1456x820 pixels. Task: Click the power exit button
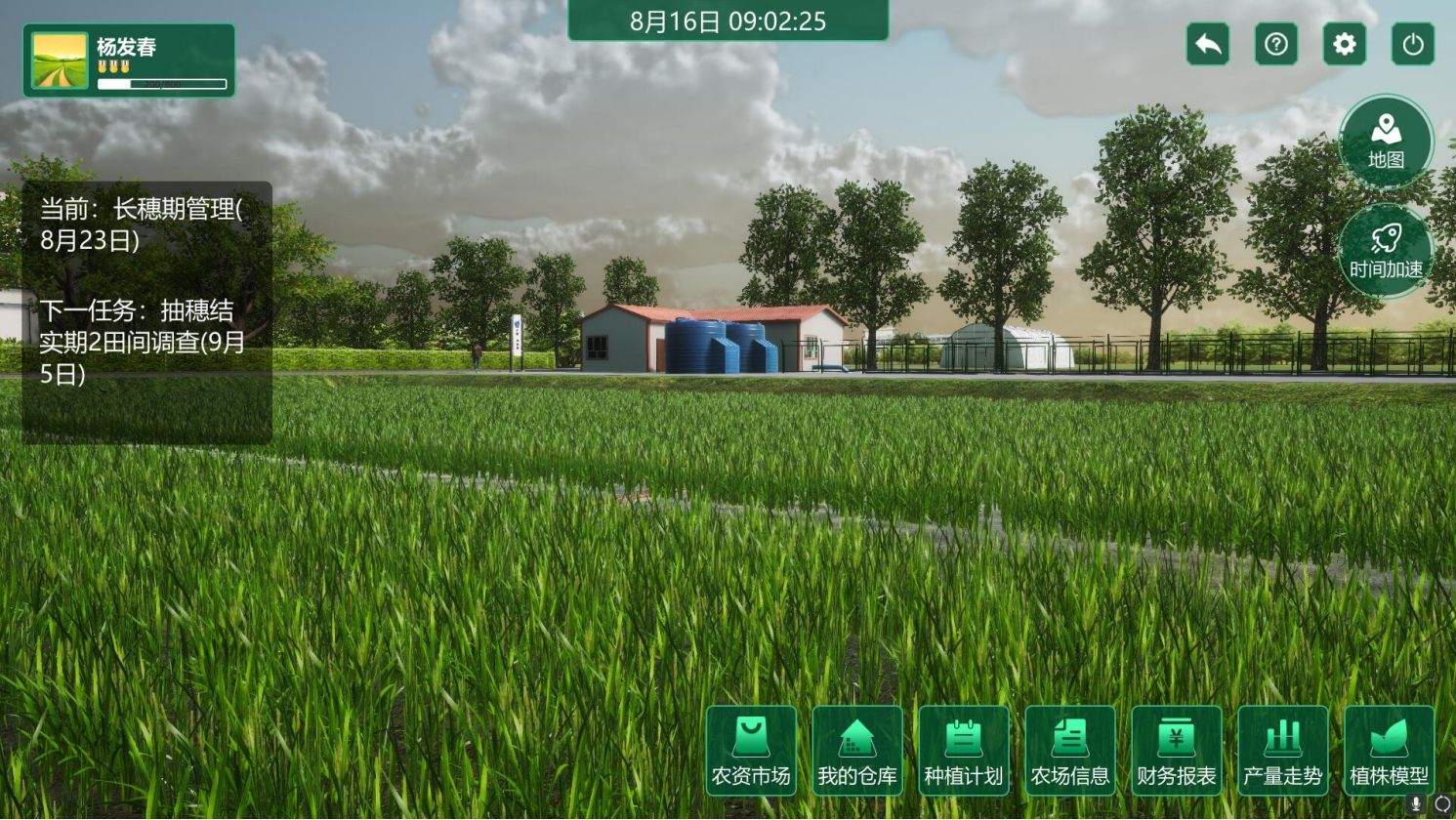pos(1413,44)
